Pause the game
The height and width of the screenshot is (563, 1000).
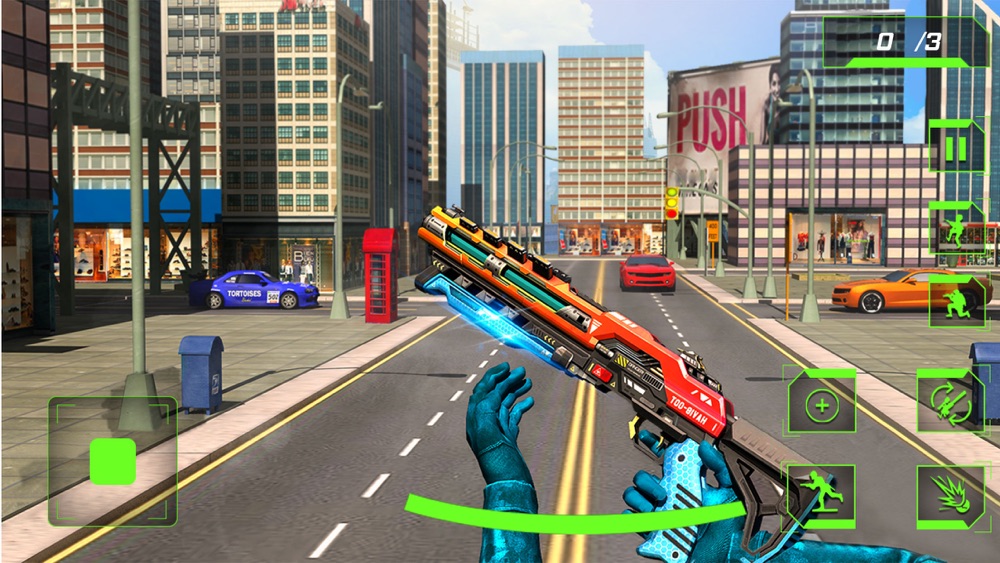[956, 148]
